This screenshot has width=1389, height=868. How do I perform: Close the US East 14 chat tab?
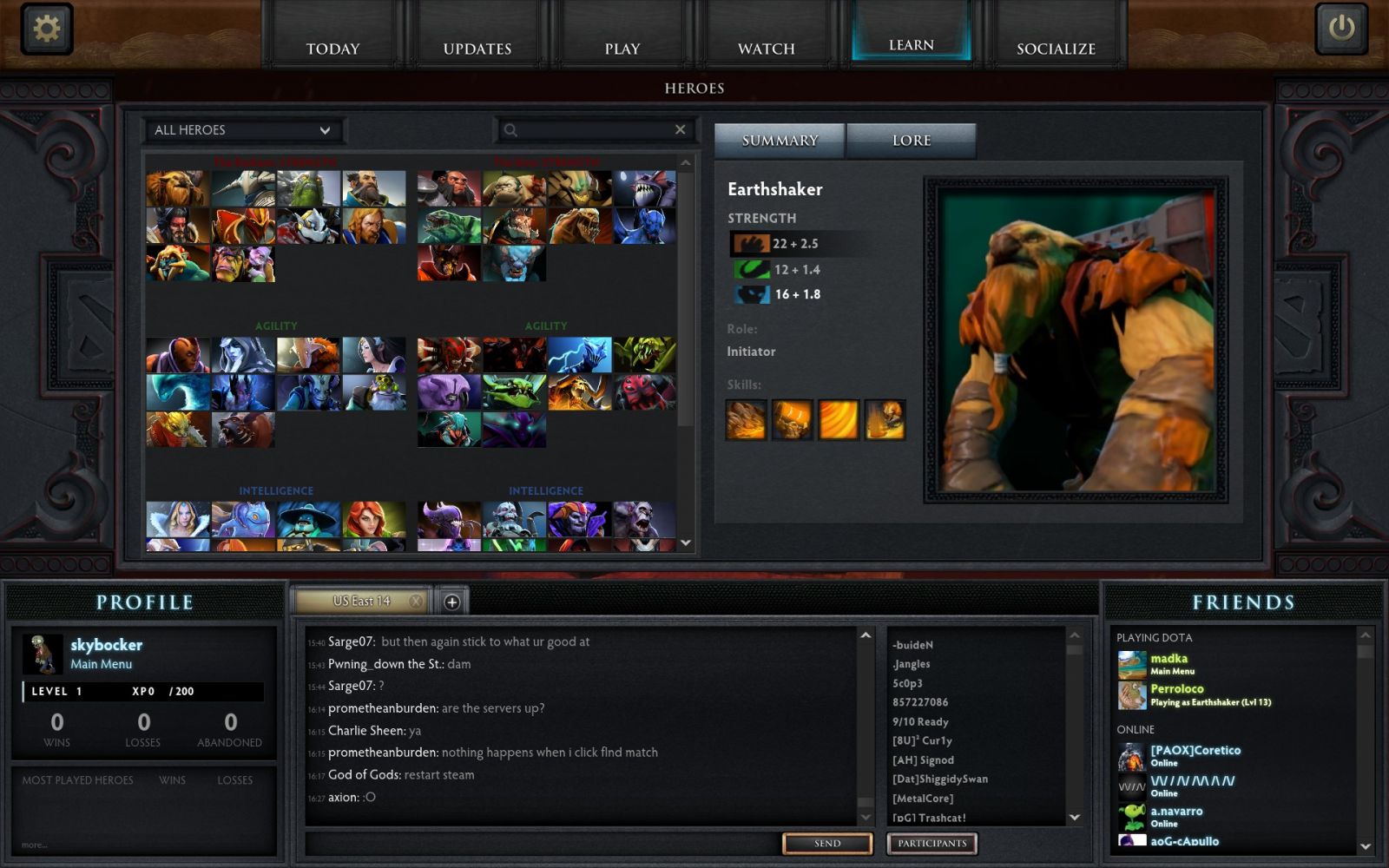(416, 601)
